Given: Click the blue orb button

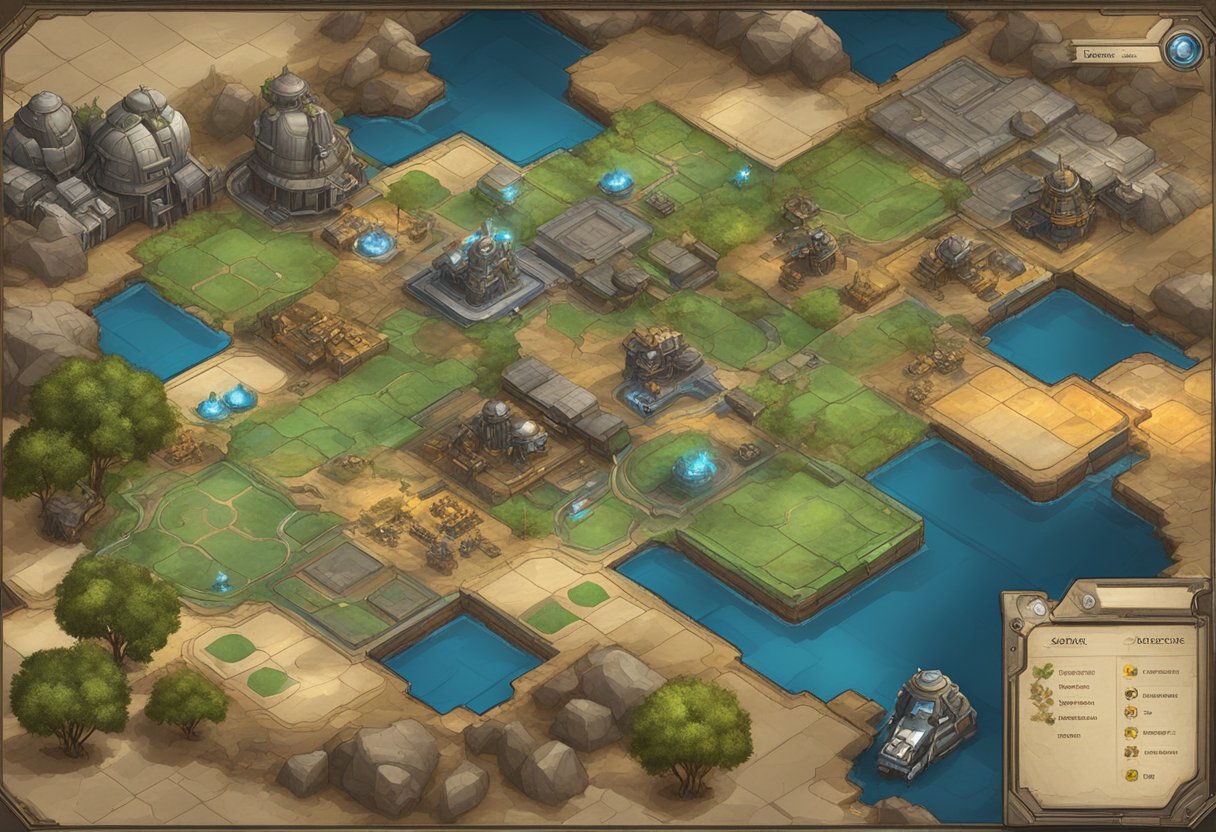Looking at the screenshot, I should point(1184,51).
